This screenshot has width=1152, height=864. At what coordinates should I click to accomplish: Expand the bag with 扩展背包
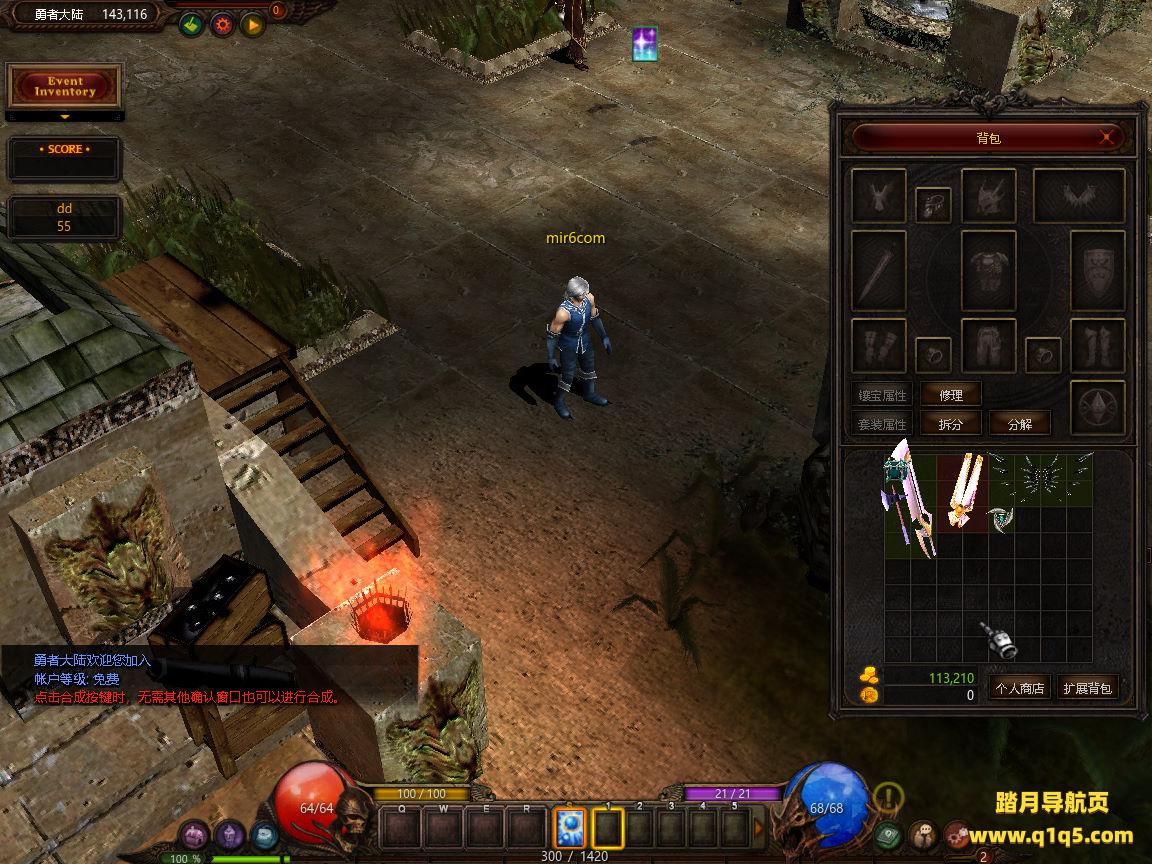coord(1087,688)
